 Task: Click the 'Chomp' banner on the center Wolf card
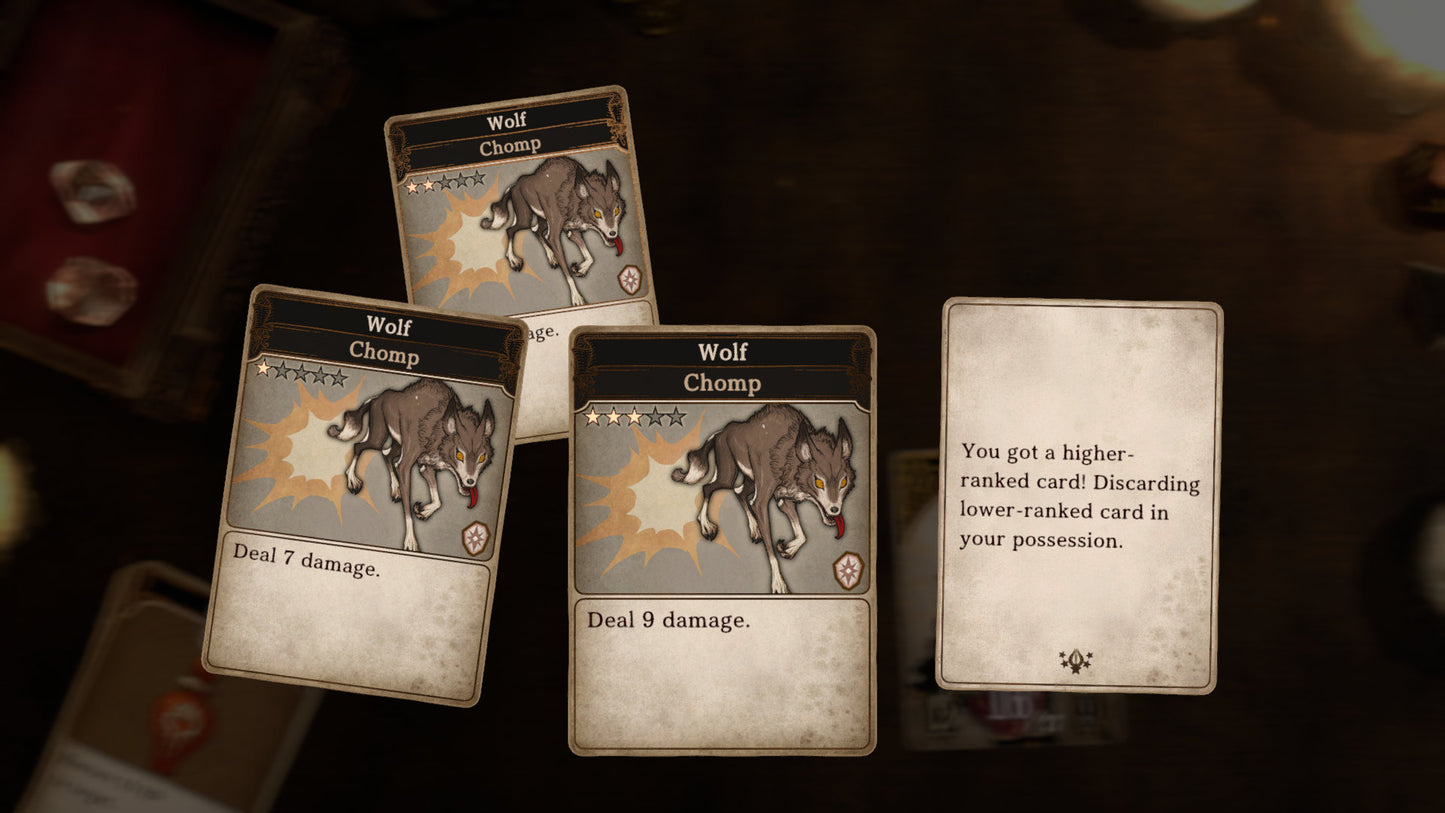tap(722, 383)
